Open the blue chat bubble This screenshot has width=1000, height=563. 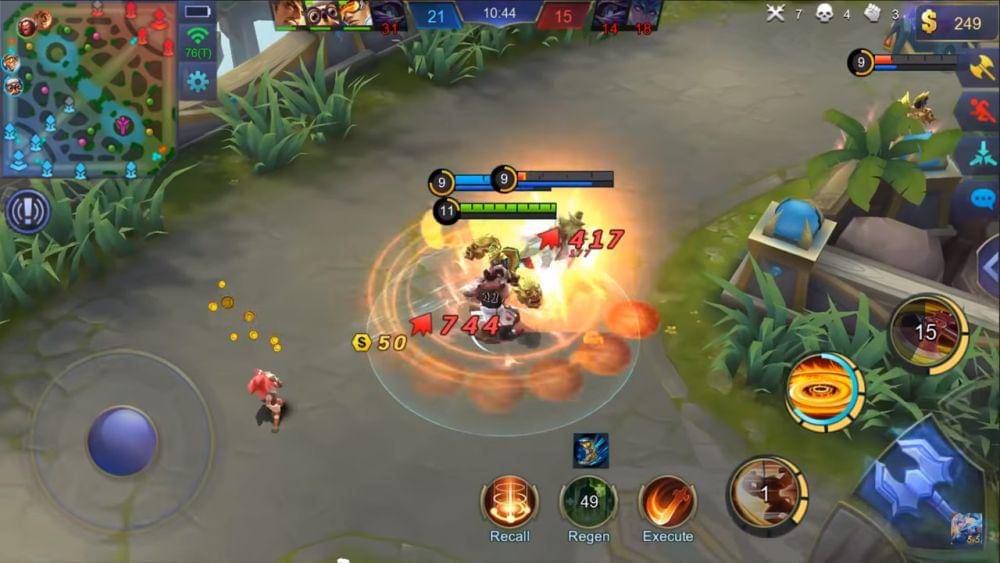pyautogui.click(x=982, y=197)
